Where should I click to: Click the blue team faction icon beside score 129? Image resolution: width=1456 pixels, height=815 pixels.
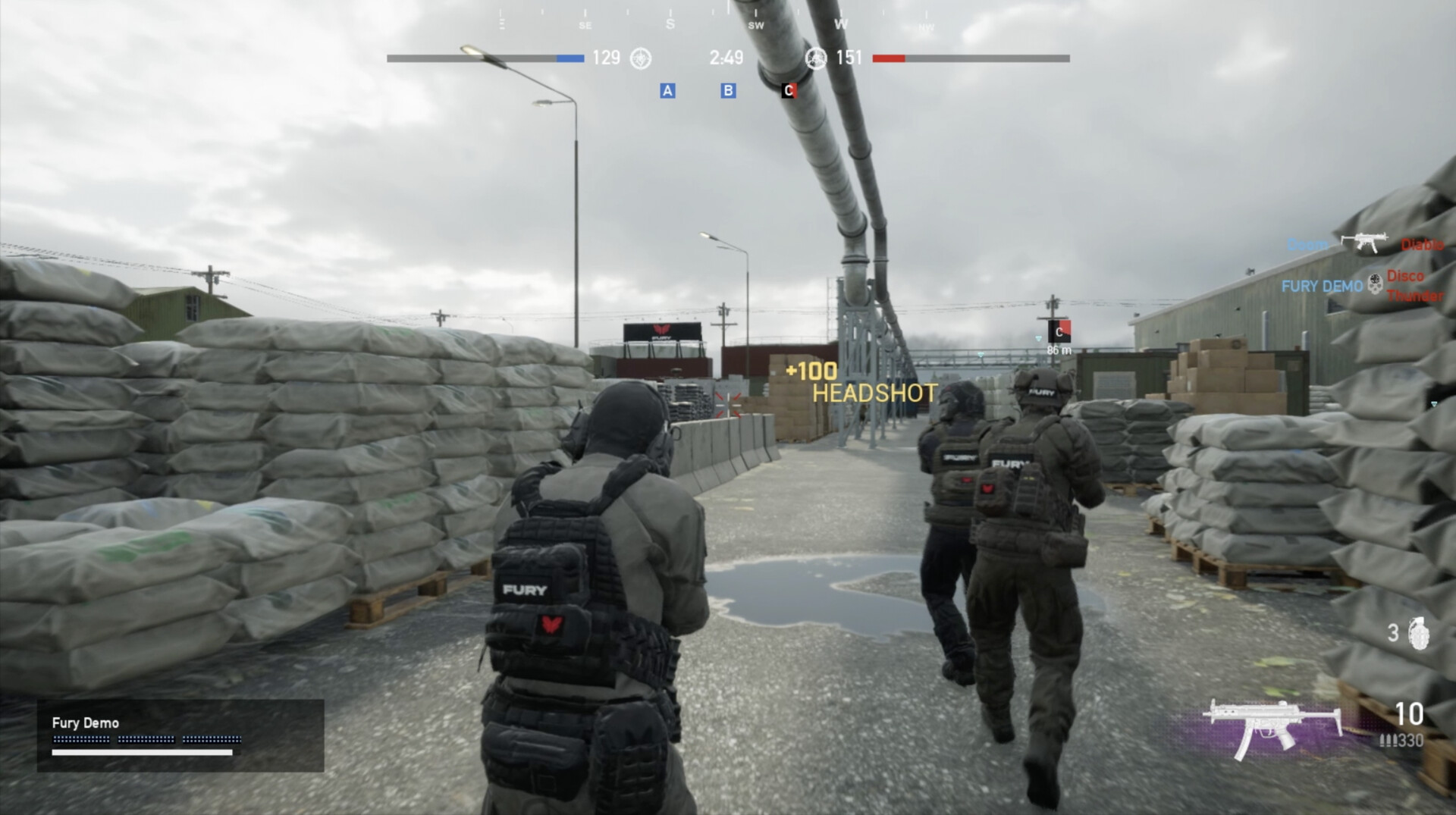click(x=639, y=58)
